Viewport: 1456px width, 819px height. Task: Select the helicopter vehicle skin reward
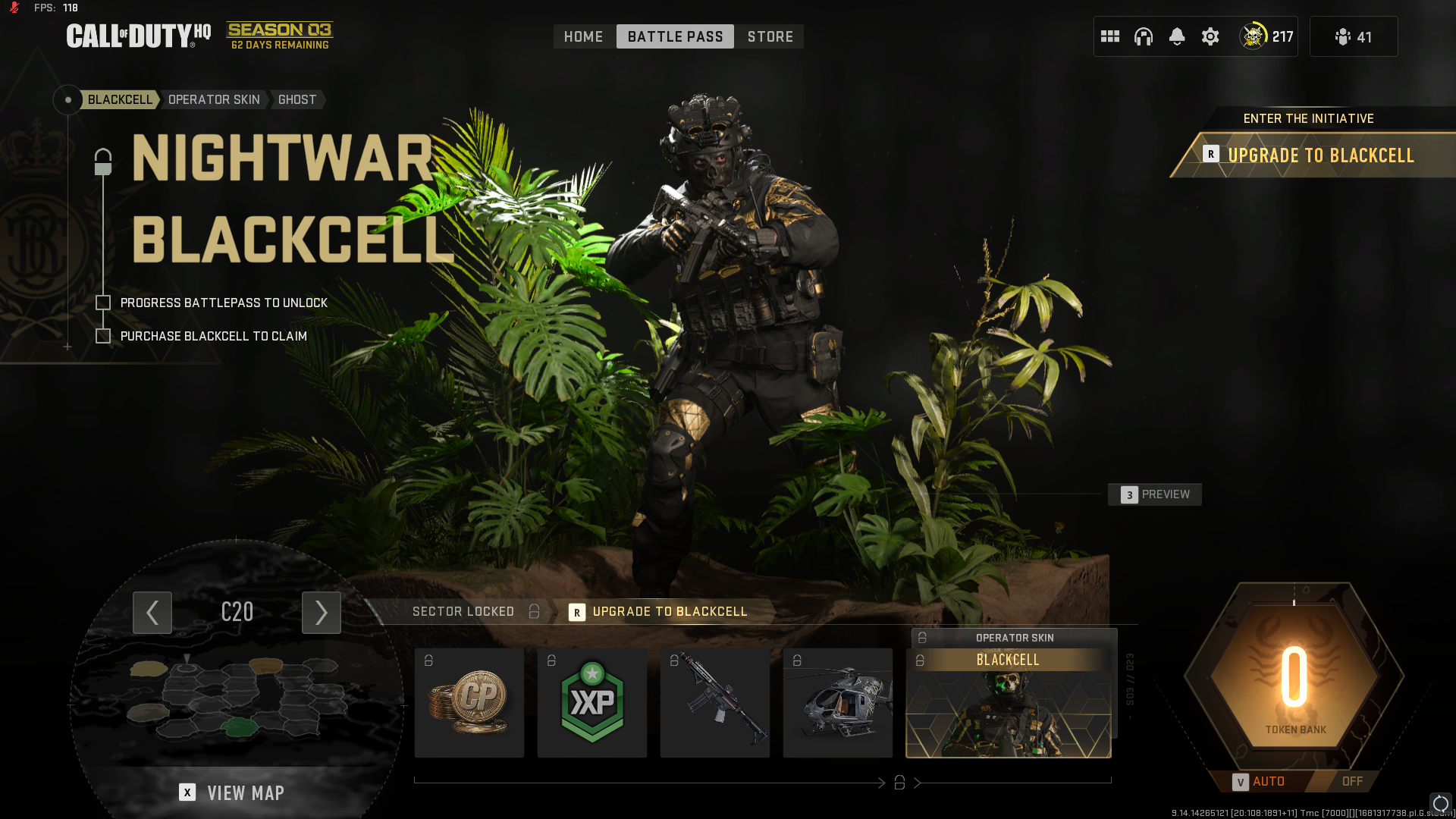point(838,703)
